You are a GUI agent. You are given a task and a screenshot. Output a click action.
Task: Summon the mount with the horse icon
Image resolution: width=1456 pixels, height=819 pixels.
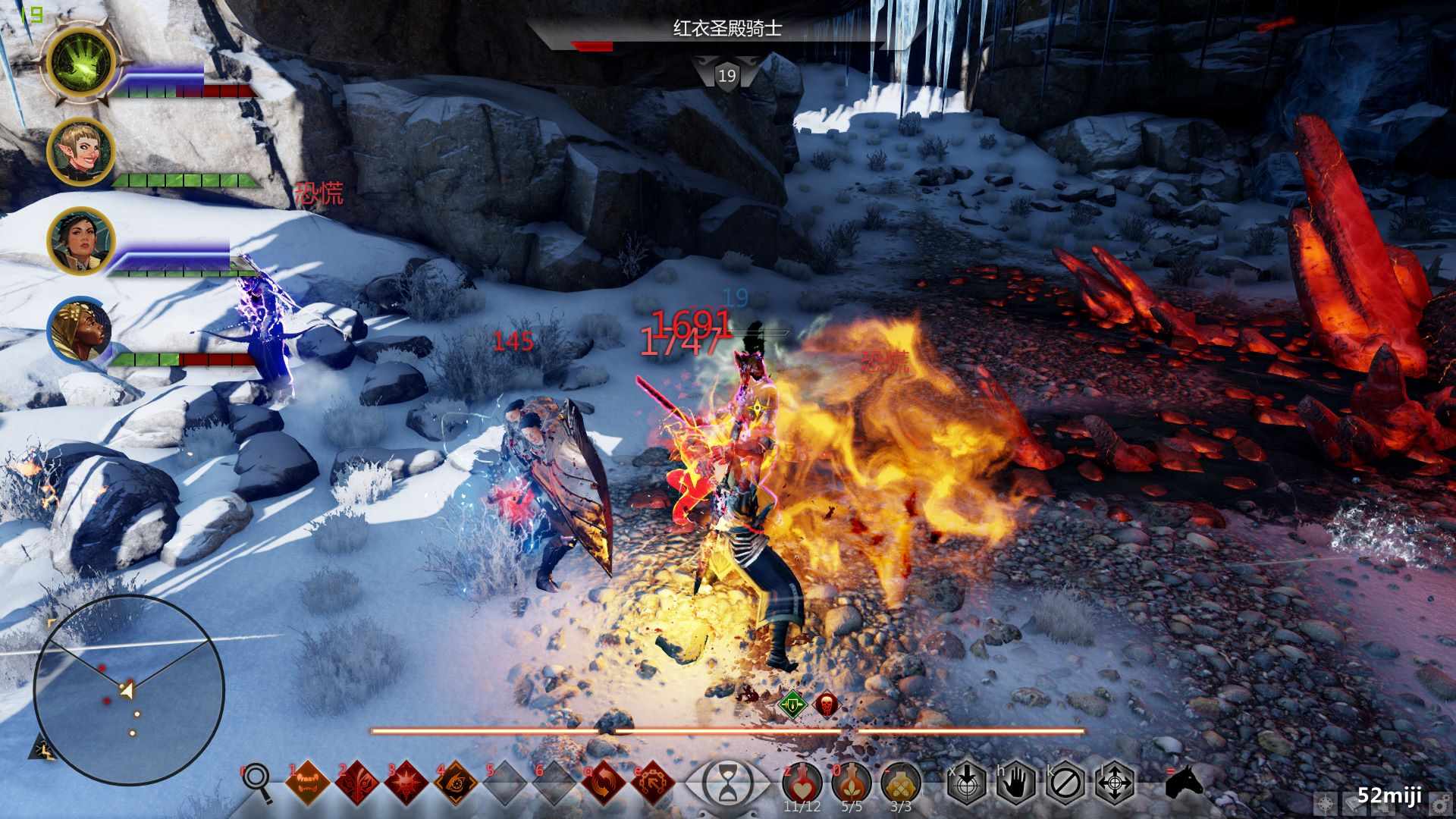click(x=1185, y=782)
